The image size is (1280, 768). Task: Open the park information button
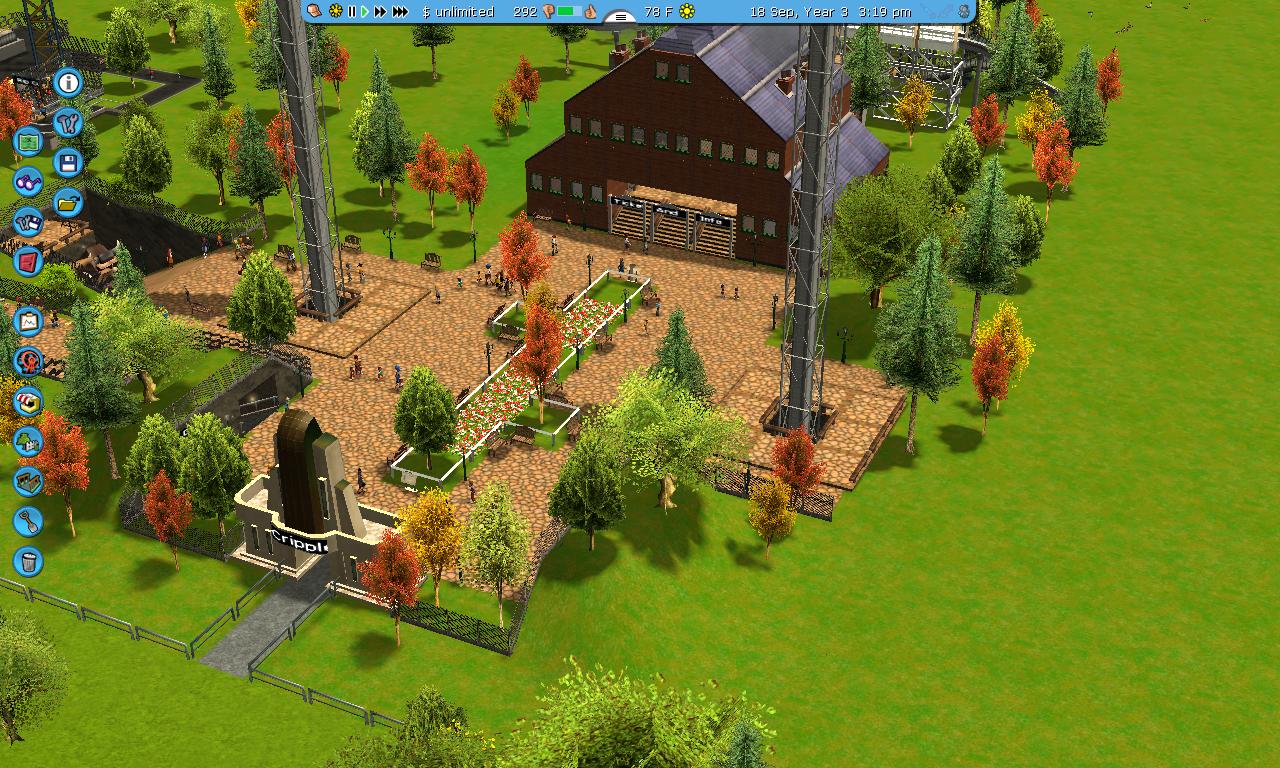(x=68, y=82)
